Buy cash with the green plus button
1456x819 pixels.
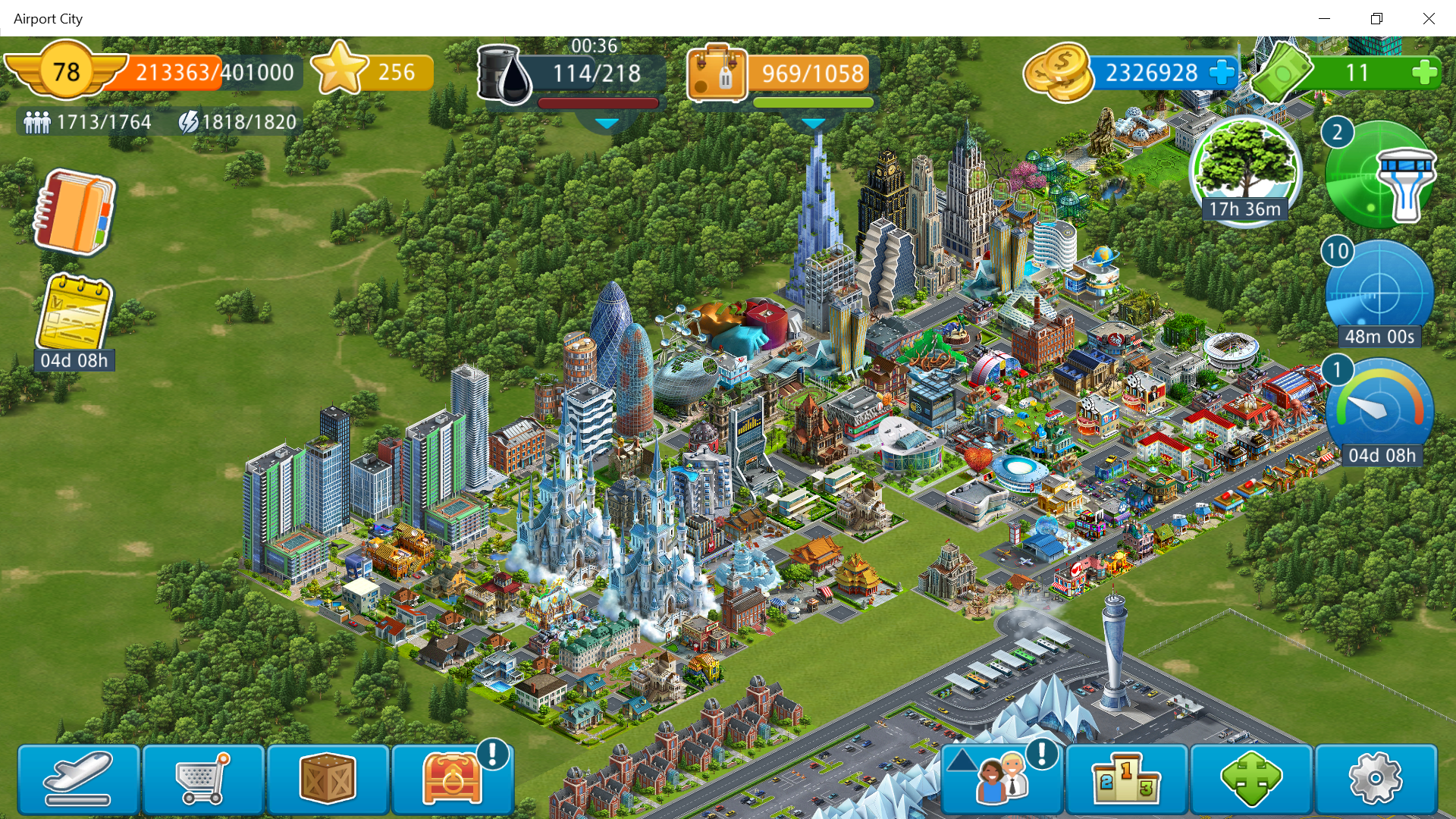[x=1424, y=74]
